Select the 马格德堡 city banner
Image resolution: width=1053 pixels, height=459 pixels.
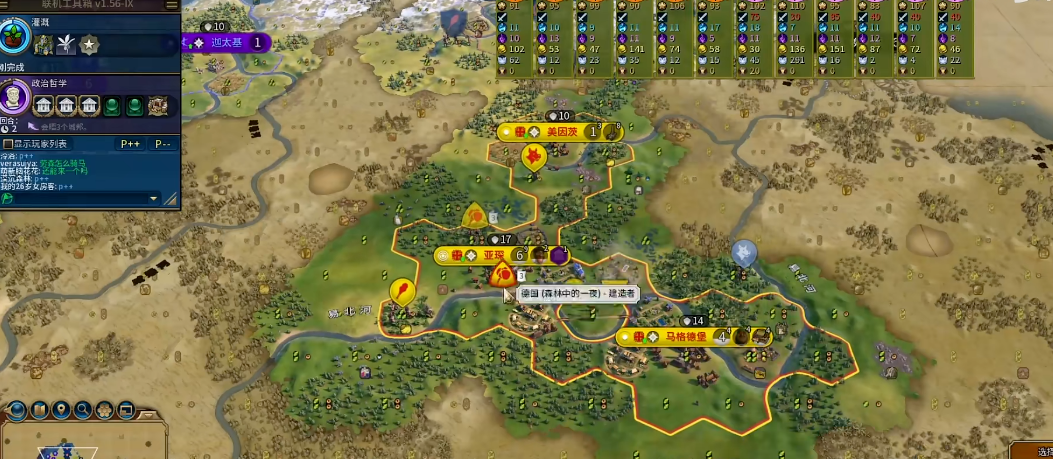[685, 337]
